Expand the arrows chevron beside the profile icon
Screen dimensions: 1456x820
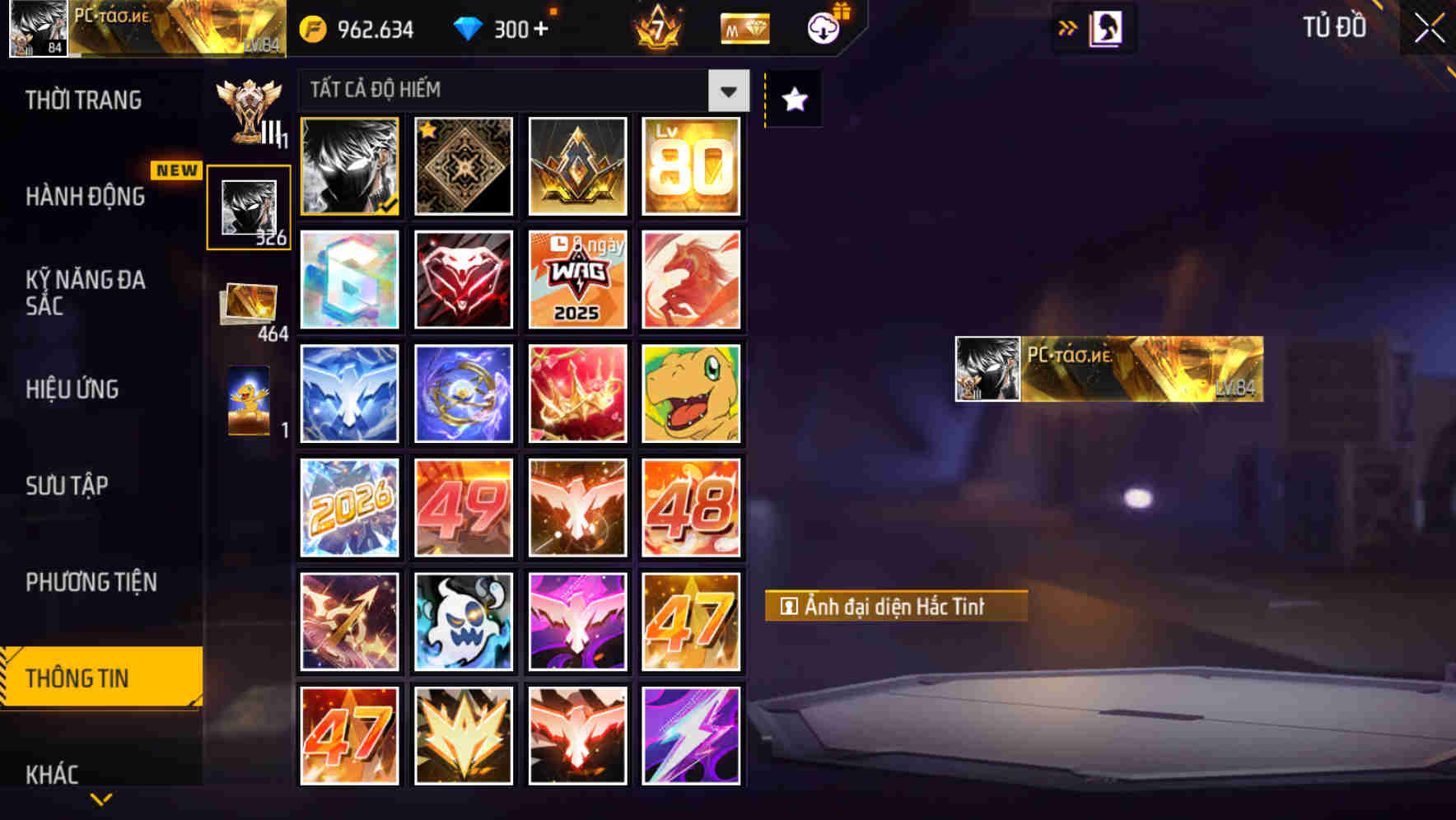[1066, 26]
